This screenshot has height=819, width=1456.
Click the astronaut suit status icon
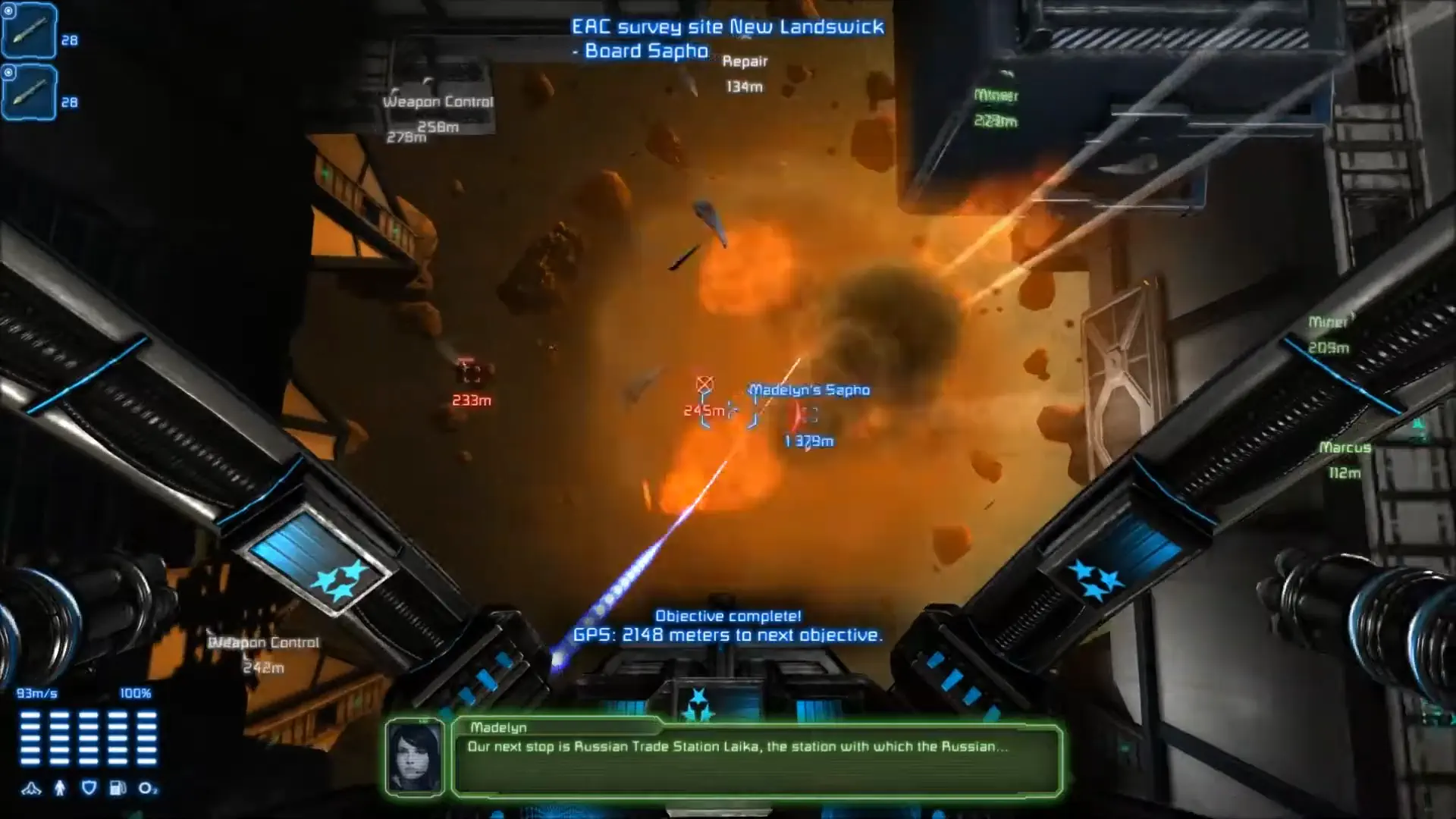click(59, 788)
